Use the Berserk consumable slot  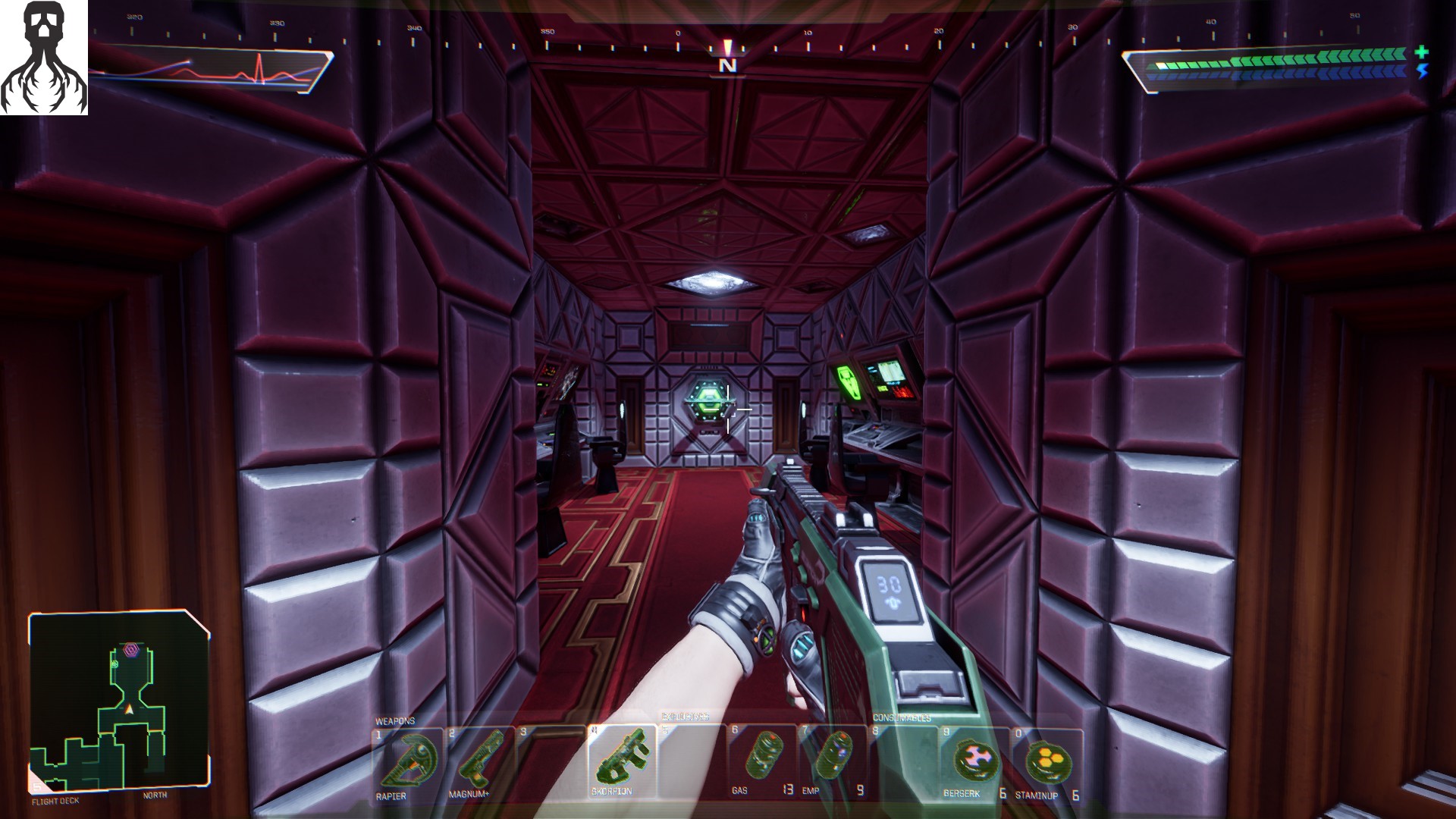(974, 762)
